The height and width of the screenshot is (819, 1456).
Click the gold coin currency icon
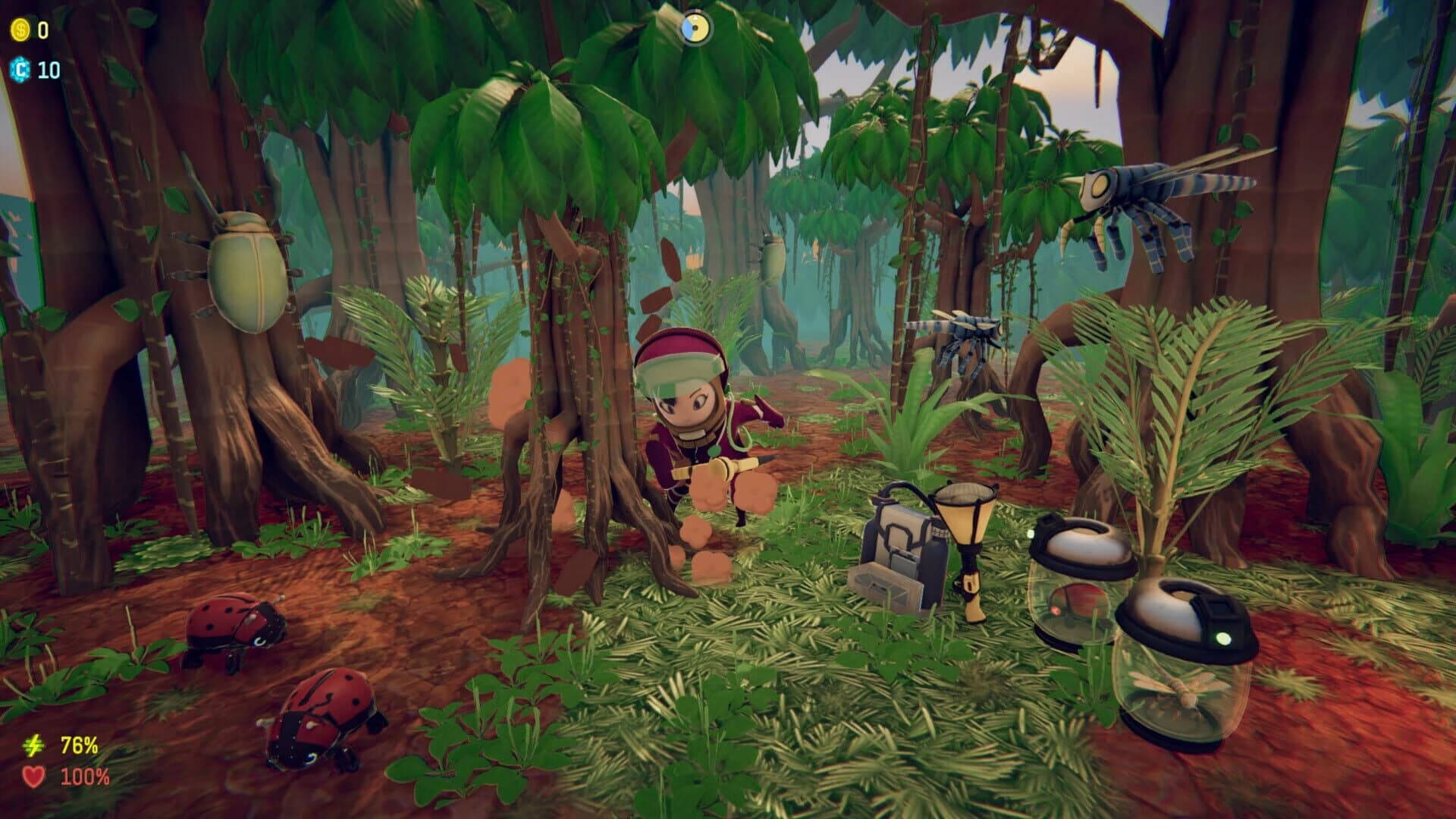[x=21, y=32]
